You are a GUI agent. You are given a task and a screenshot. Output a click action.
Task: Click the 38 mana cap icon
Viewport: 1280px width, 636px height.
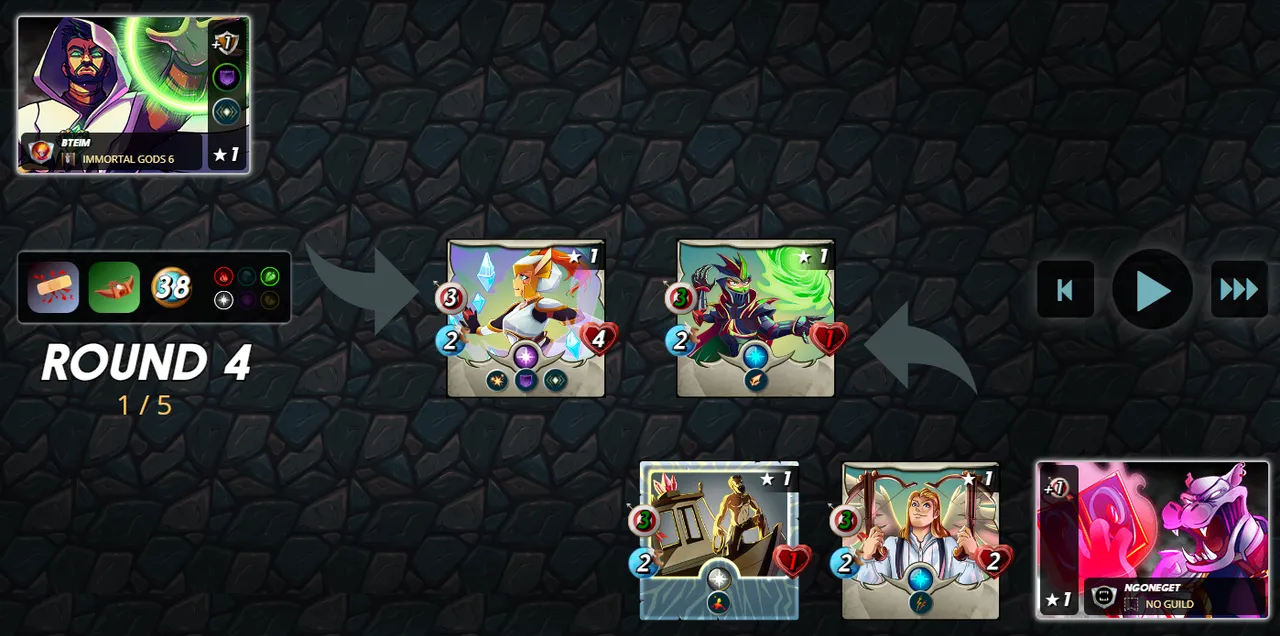pyautogui.click(x=172, y=288)
